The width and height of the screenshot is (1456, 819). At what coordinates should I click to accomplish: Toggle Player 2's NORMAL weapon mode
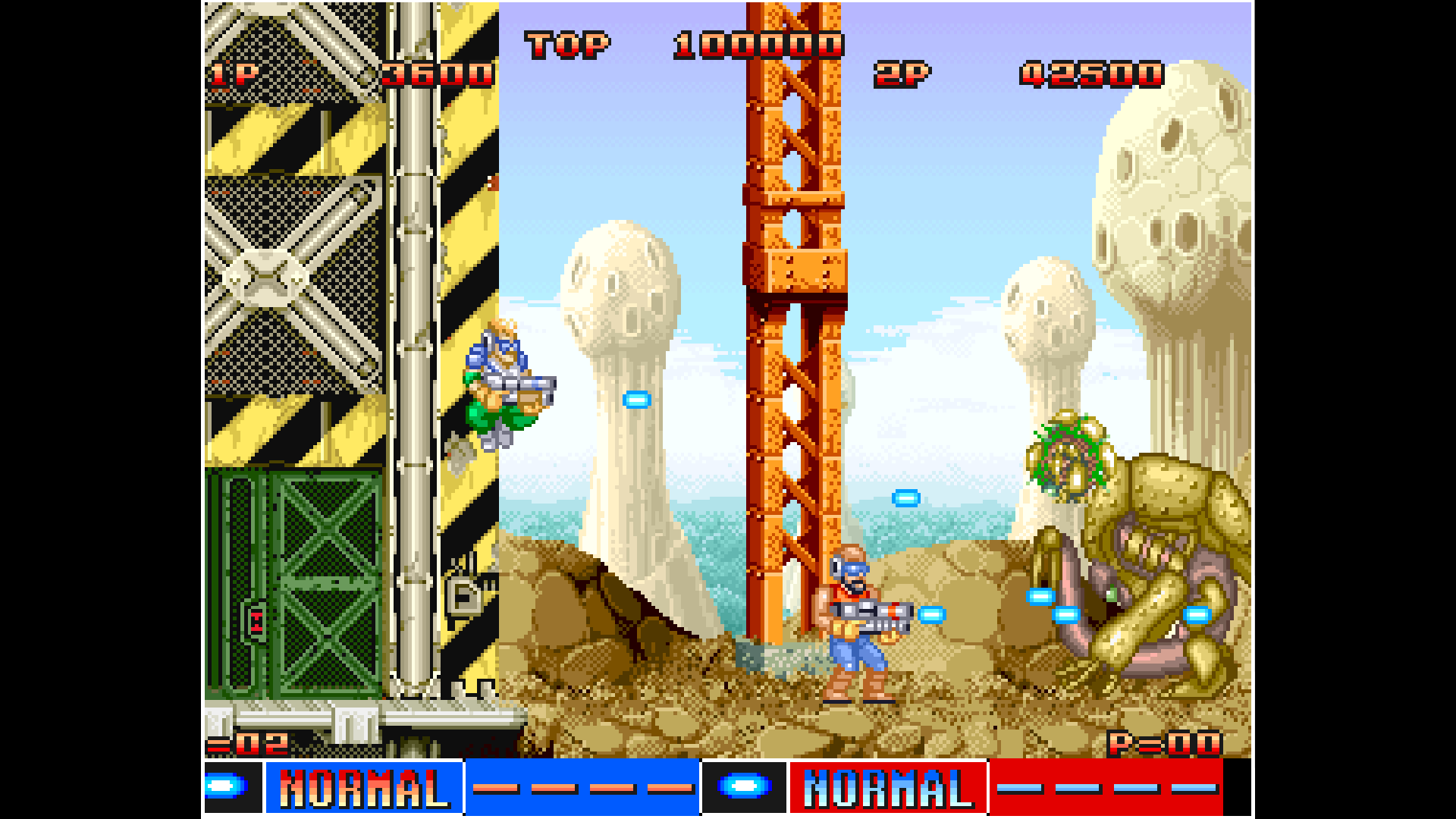(887, 789)
